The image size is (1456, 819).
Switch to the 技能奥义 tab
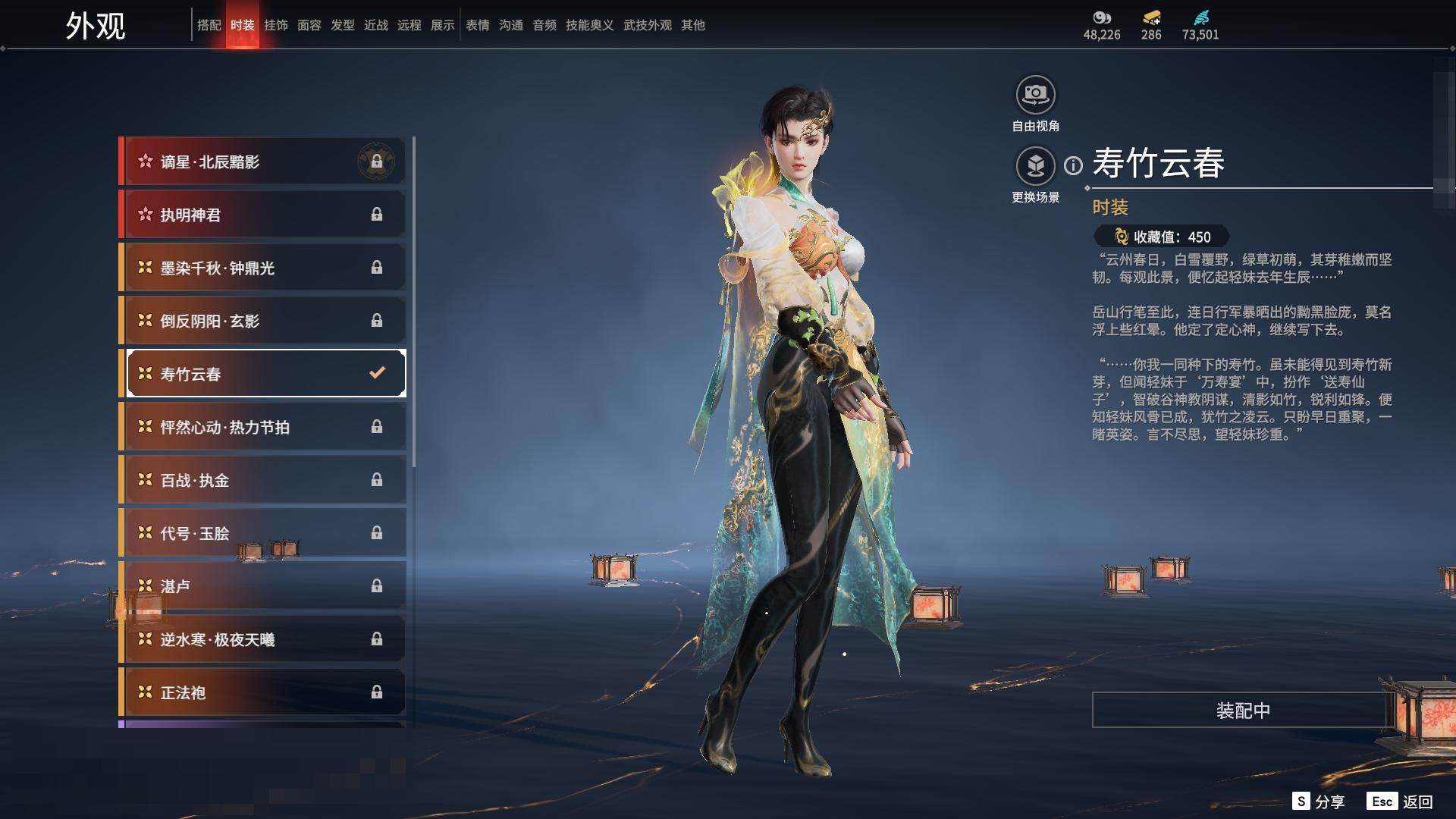pyautogui.click(x=589, y=25)
